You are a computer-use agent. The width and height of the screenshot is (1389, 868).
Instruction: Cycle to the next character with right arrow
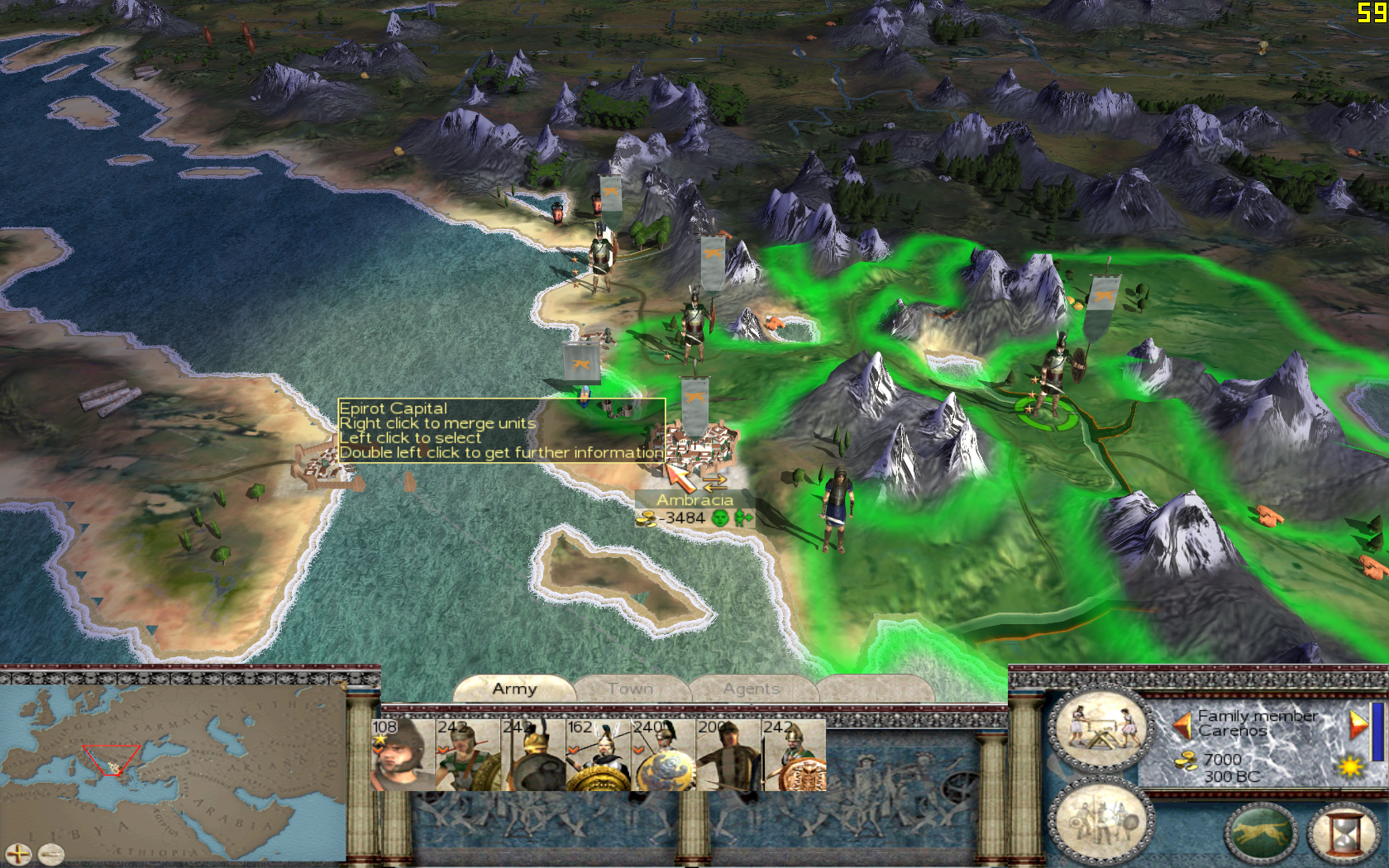click(1358, 725)
